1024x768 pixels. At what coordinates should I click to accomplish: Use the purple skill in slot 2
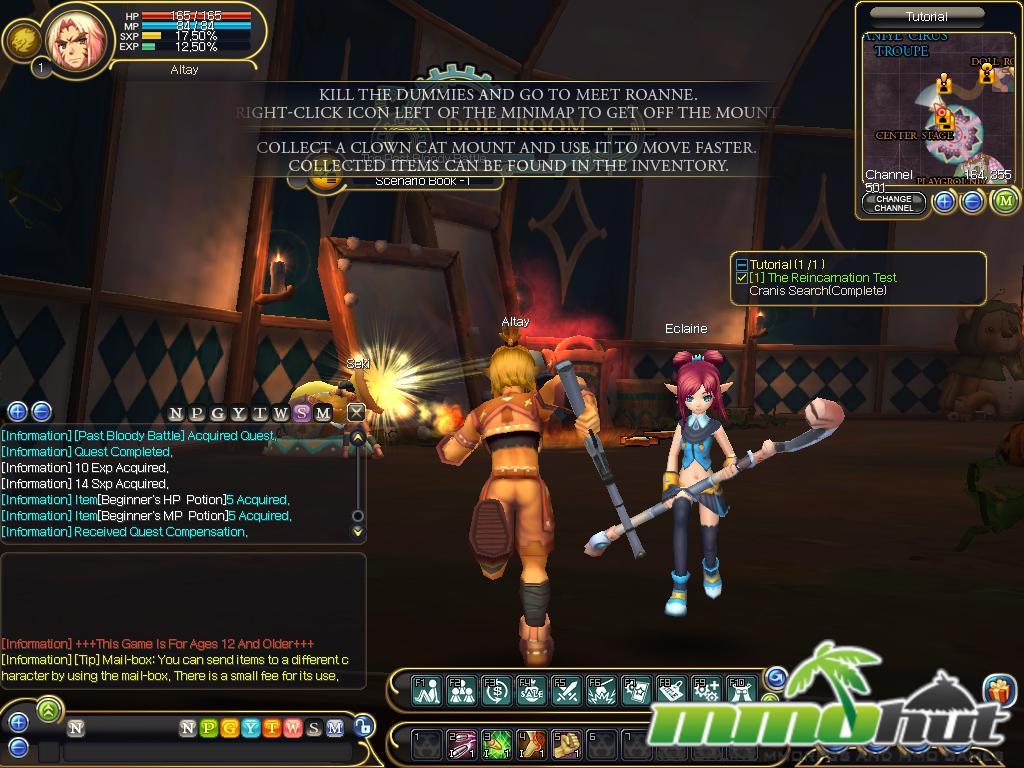tap(461, 744)
